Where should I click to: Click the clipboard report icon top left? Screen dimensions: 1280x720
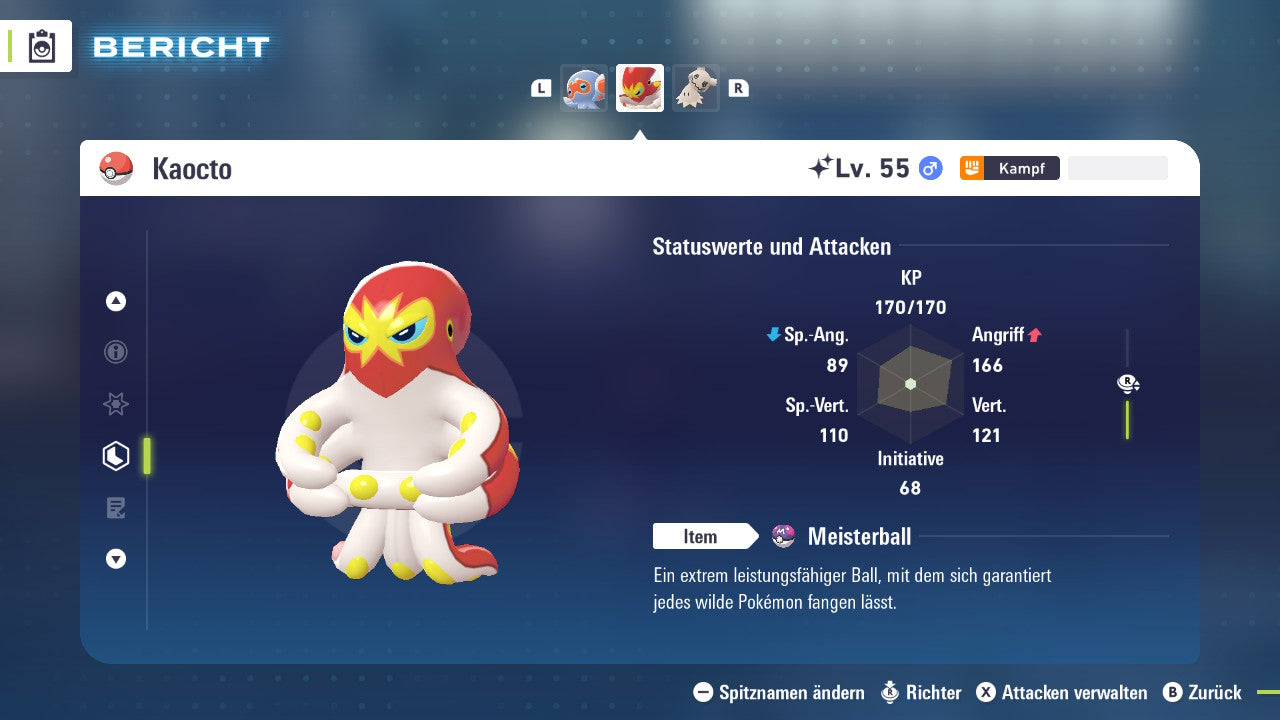(43, 46)
